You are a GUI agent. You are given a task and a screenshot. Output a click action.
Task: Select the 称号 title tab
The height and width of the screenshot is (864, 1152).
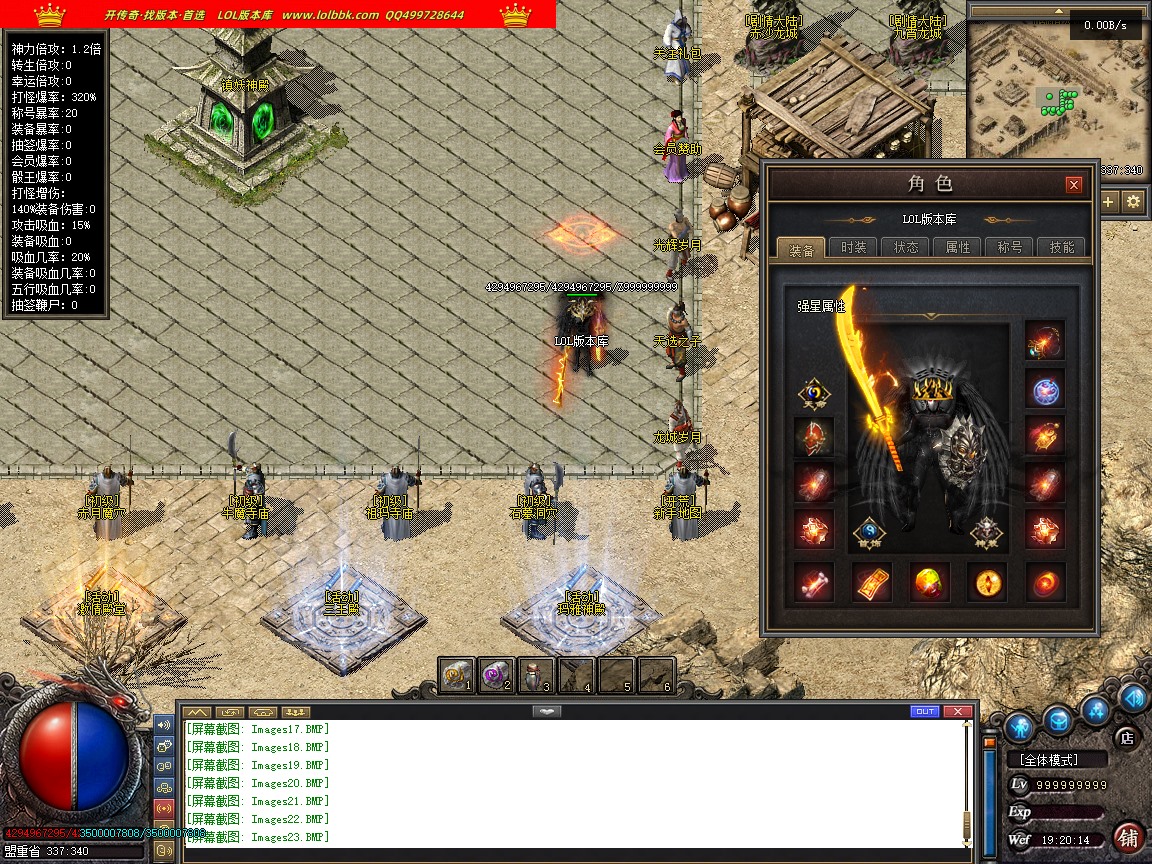pyautogui.click(x=1010, y=248)
